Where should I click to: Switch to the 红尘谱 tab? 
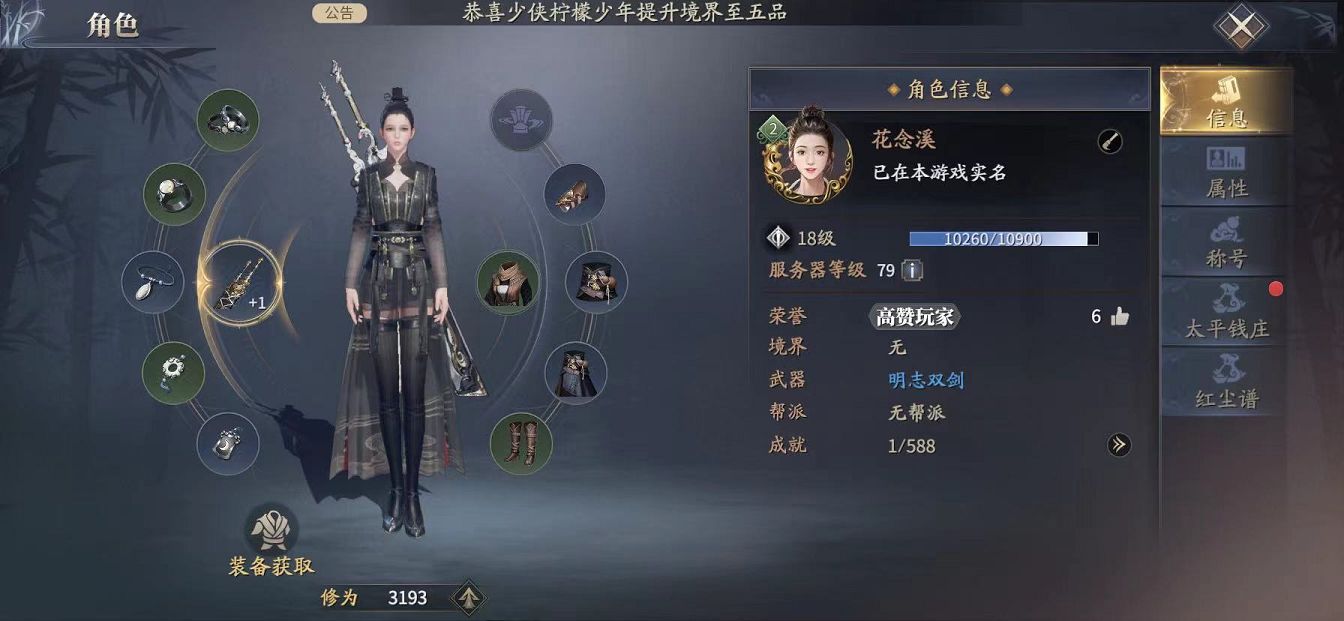(1226, 382)
